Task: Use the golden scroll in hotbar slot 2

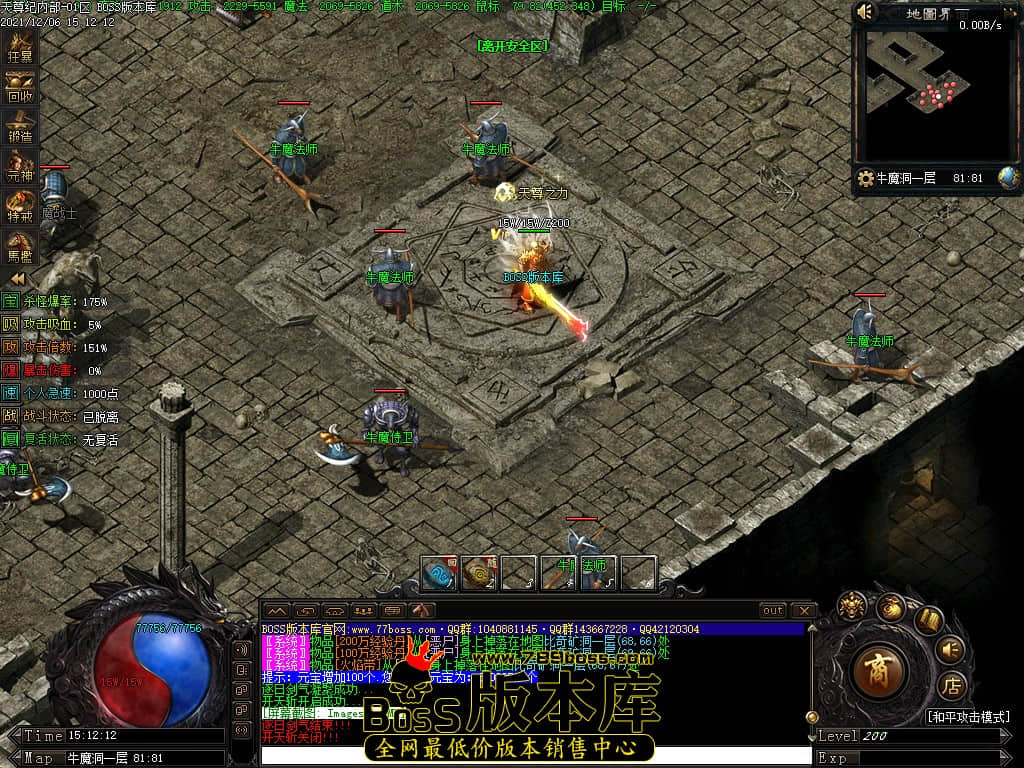Action: click(x=479, y=572)
